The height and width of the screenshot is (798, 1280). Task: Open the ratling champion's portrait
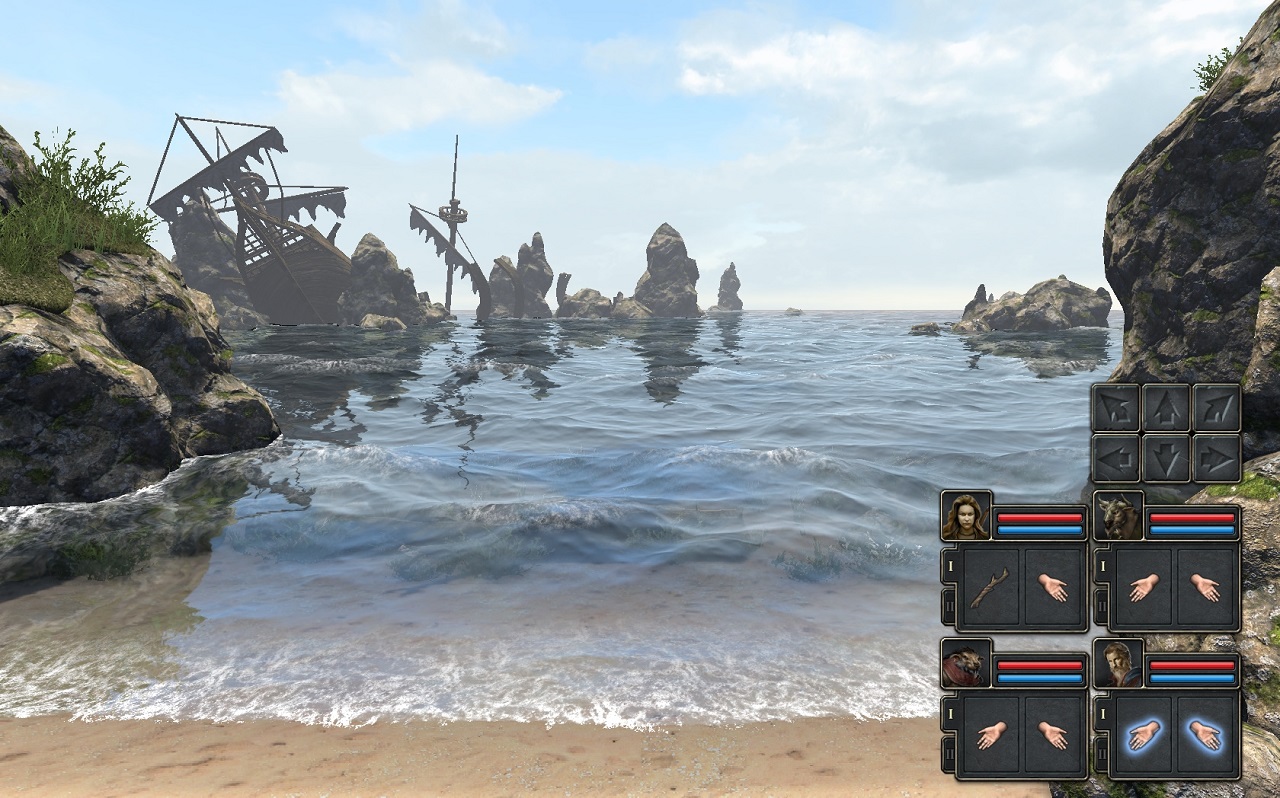point(966,663)
